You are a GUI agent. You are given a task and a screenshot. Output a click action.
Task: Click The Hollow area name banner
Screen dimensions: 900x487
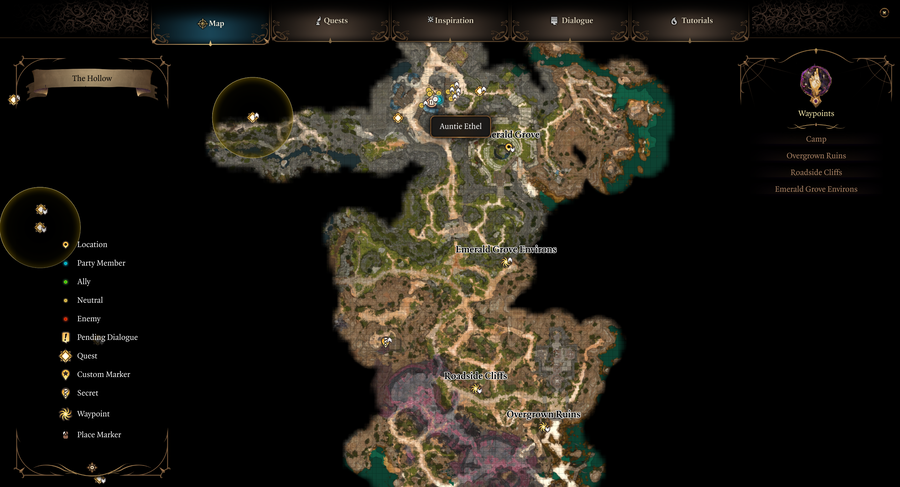92,79
